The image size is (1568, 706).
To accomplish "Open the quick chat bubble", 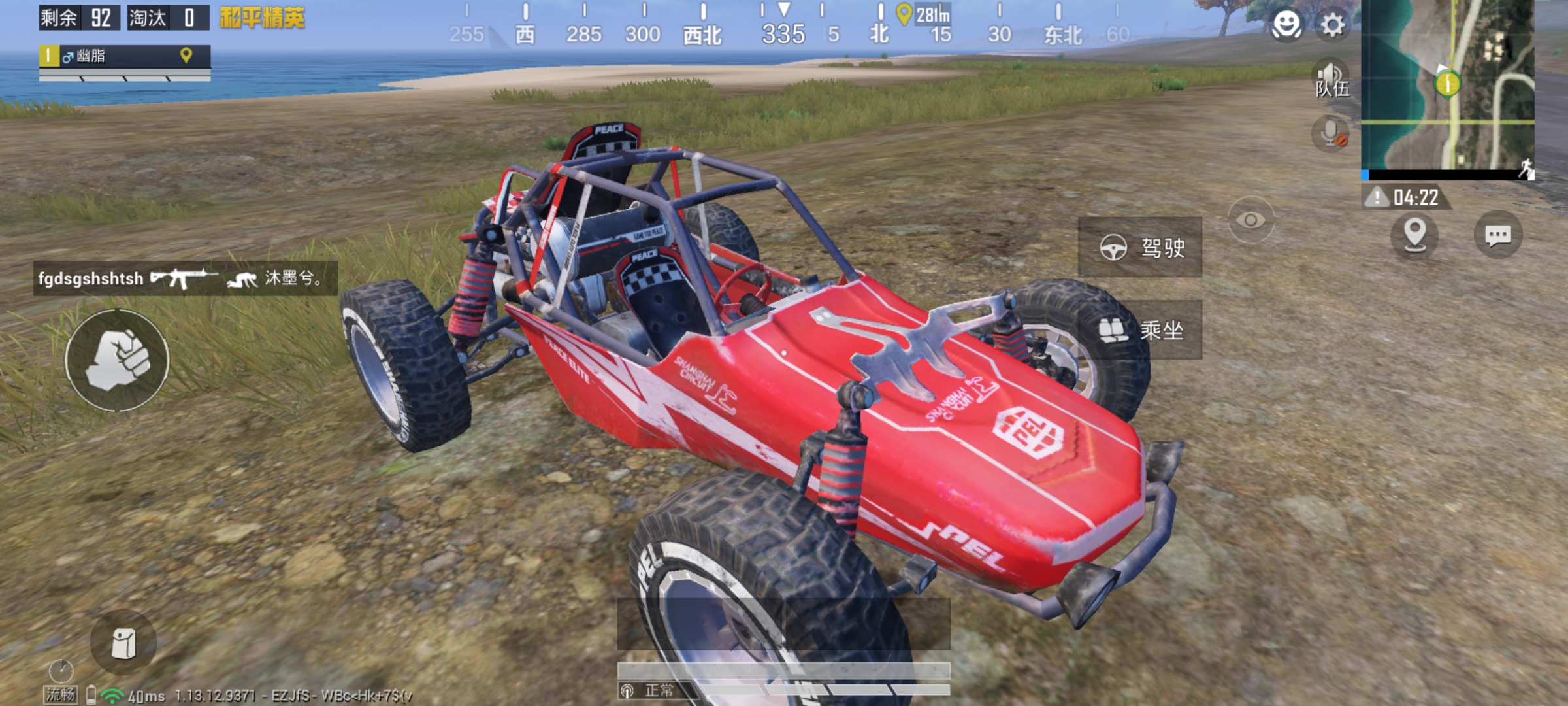I will [x=1497, y=235].
